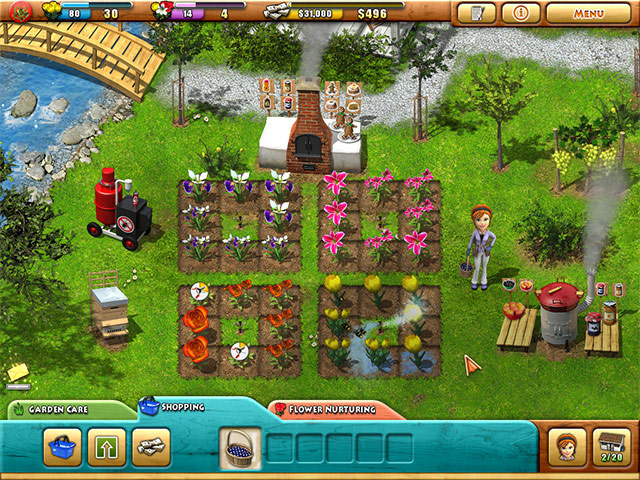640x480 pixels.
Task: Click the cash money button
Action: (152, 446)
